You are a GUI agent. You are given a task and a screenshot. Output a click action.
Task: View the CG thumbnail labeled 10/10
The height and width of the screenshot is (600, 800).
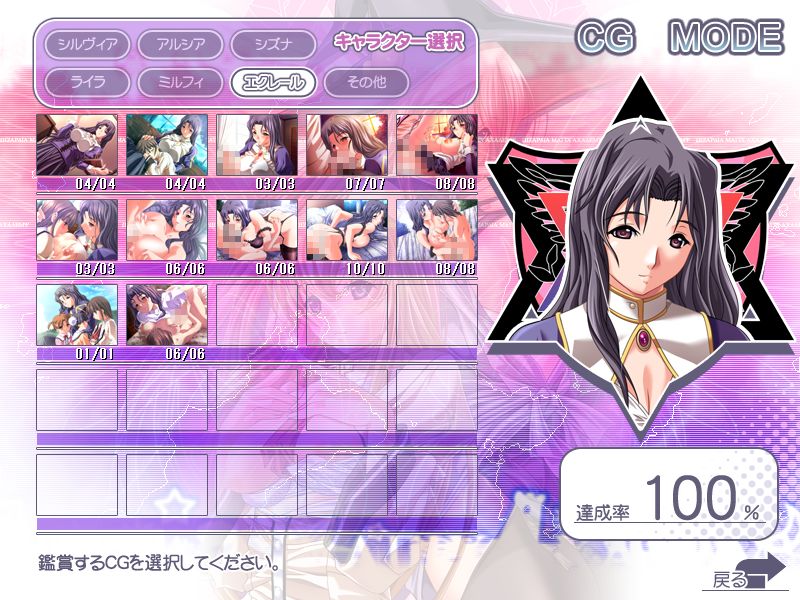coord(347,230)
